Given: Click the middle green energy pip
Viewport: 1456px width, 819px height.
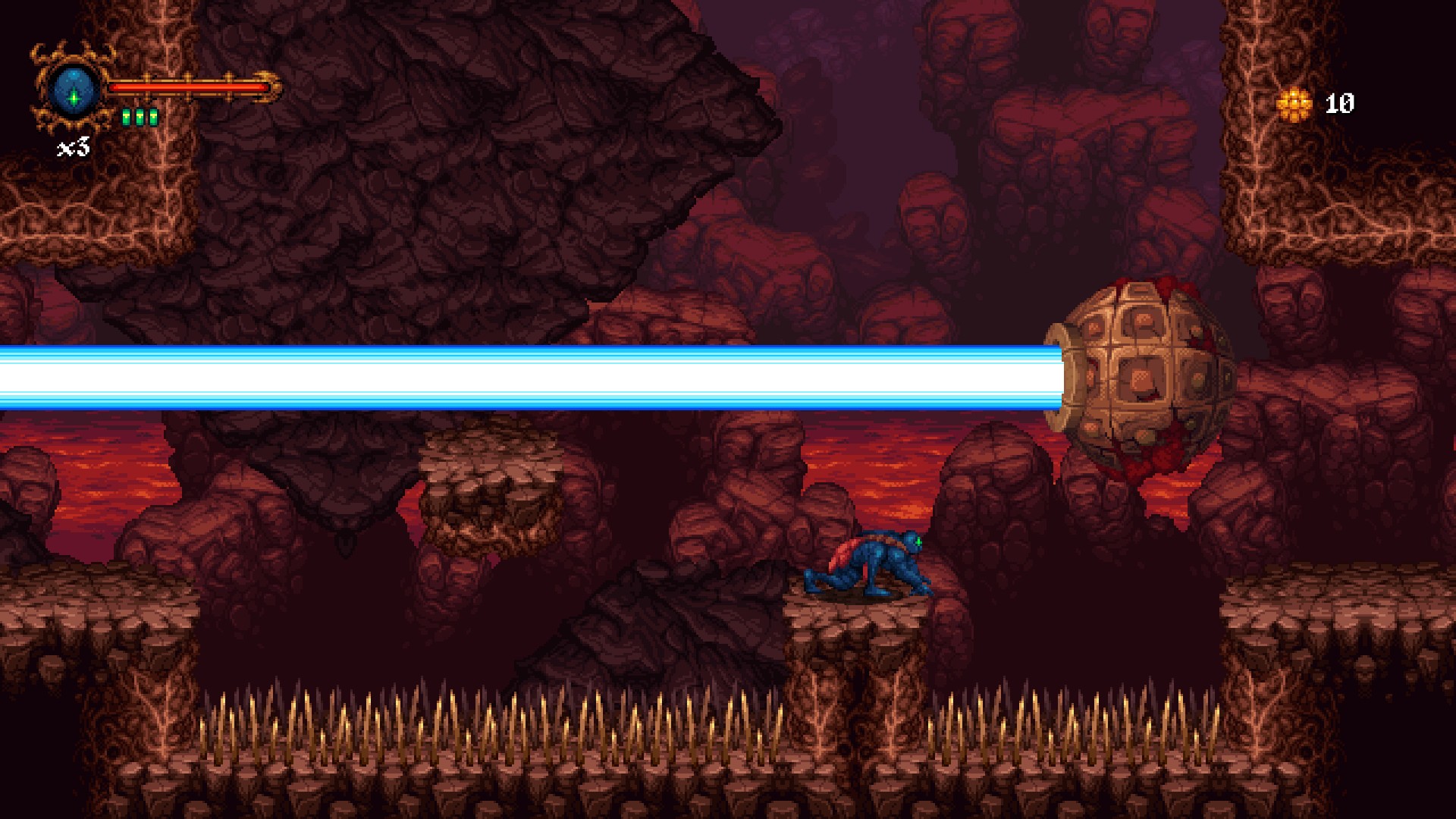Looking at the screenshot, I should coord(140,117).
